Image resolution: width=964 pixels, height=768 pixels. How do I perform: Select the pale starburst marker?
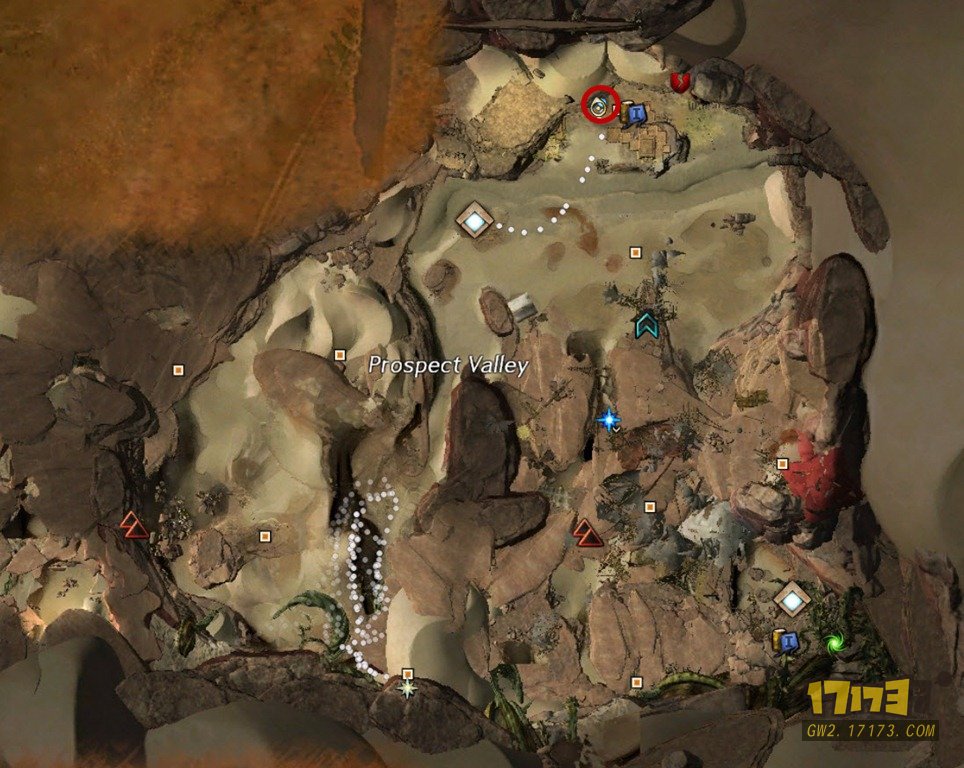[x=408, y=688]
